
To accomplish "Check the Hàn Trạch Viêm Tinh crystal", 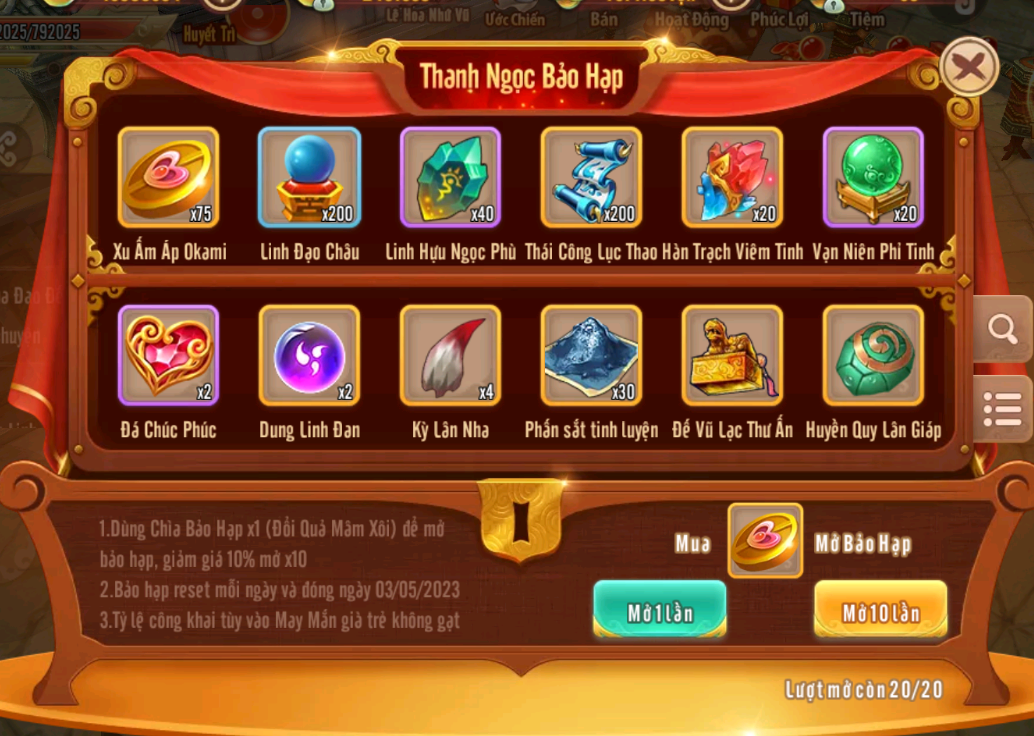I will tap(732, 177).
